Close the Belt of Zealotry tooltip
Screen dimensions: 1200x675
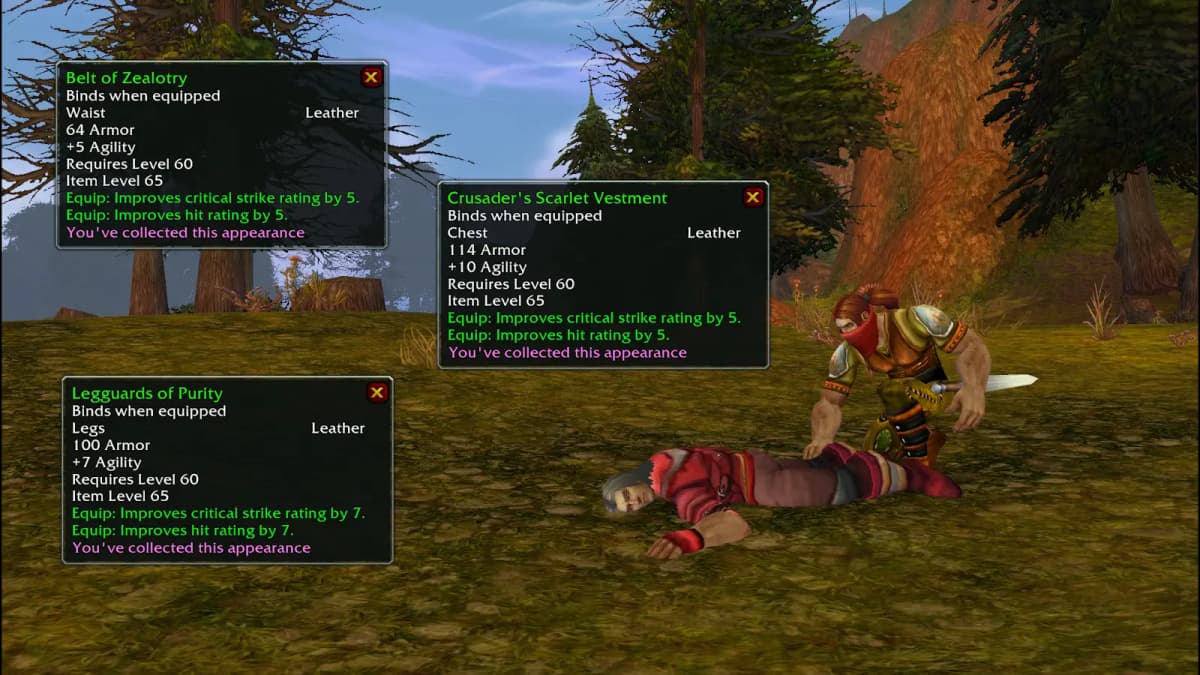[371, 77]
